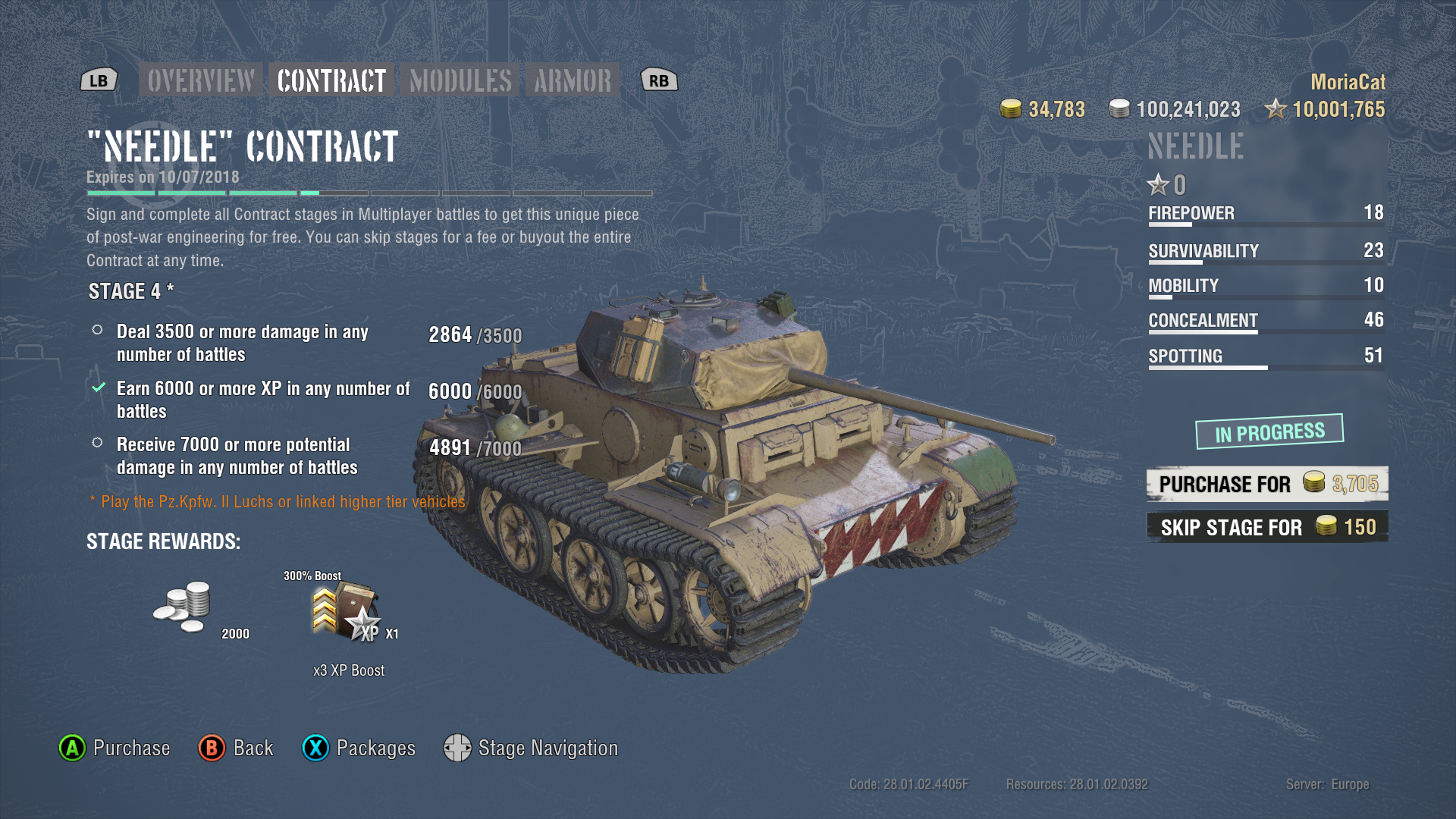Select the Contract tab
The image size is (1456, 819).
(x=331, y=80)
